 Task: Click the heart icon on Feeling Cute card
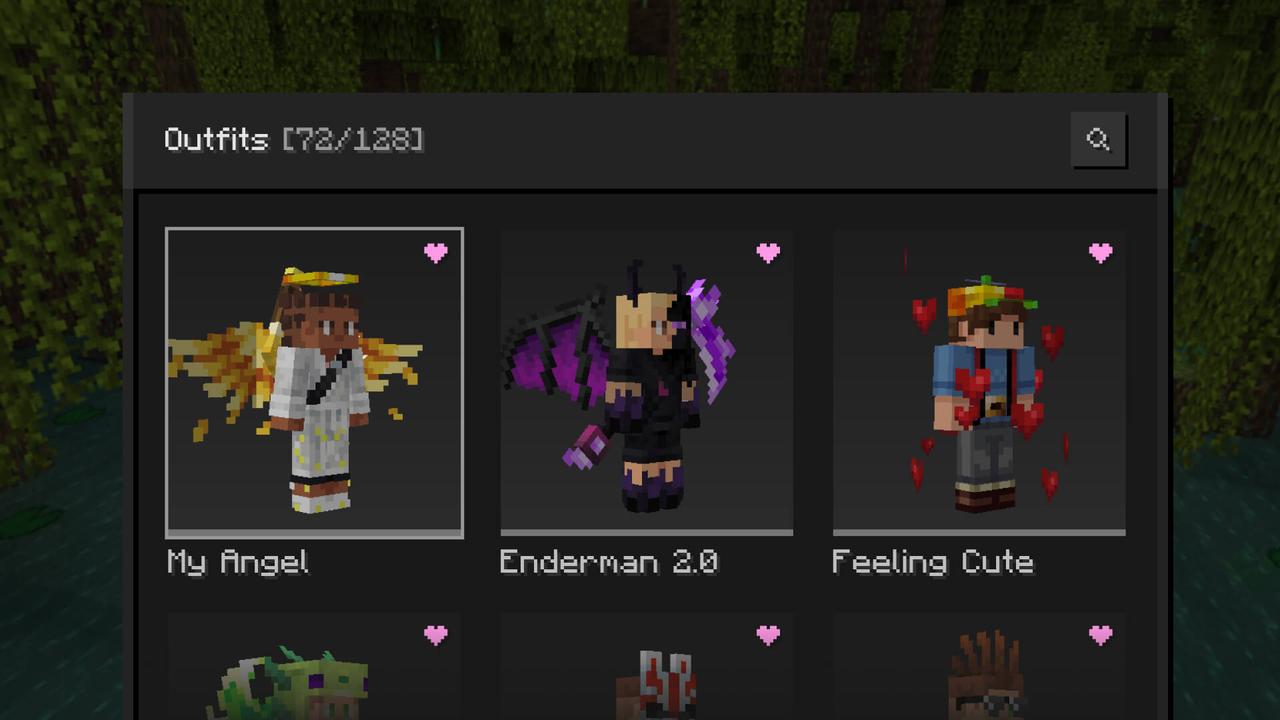(x=1100, y=254)
